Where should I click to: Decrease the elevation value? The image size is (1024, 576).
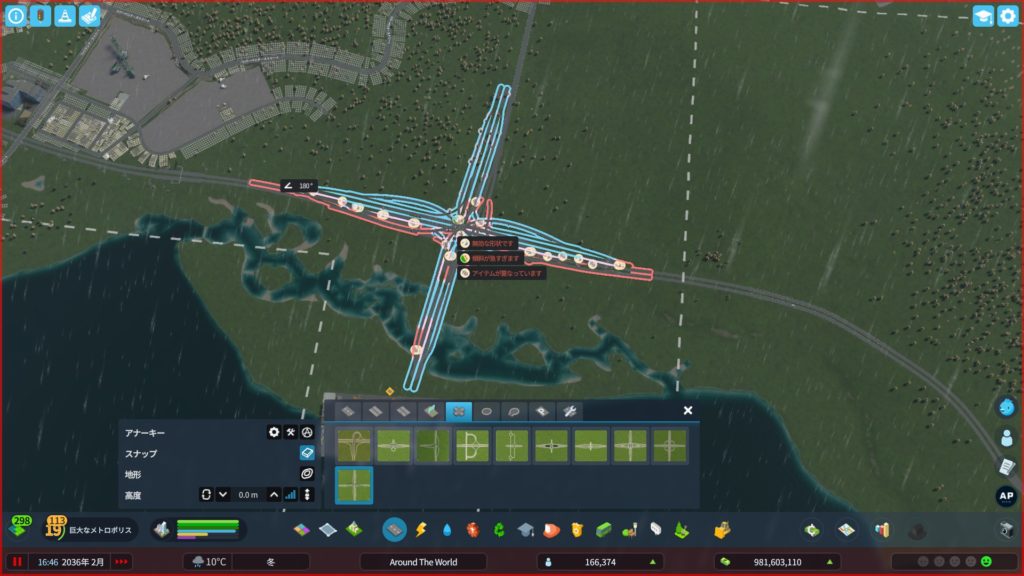[x=223, y=494]
